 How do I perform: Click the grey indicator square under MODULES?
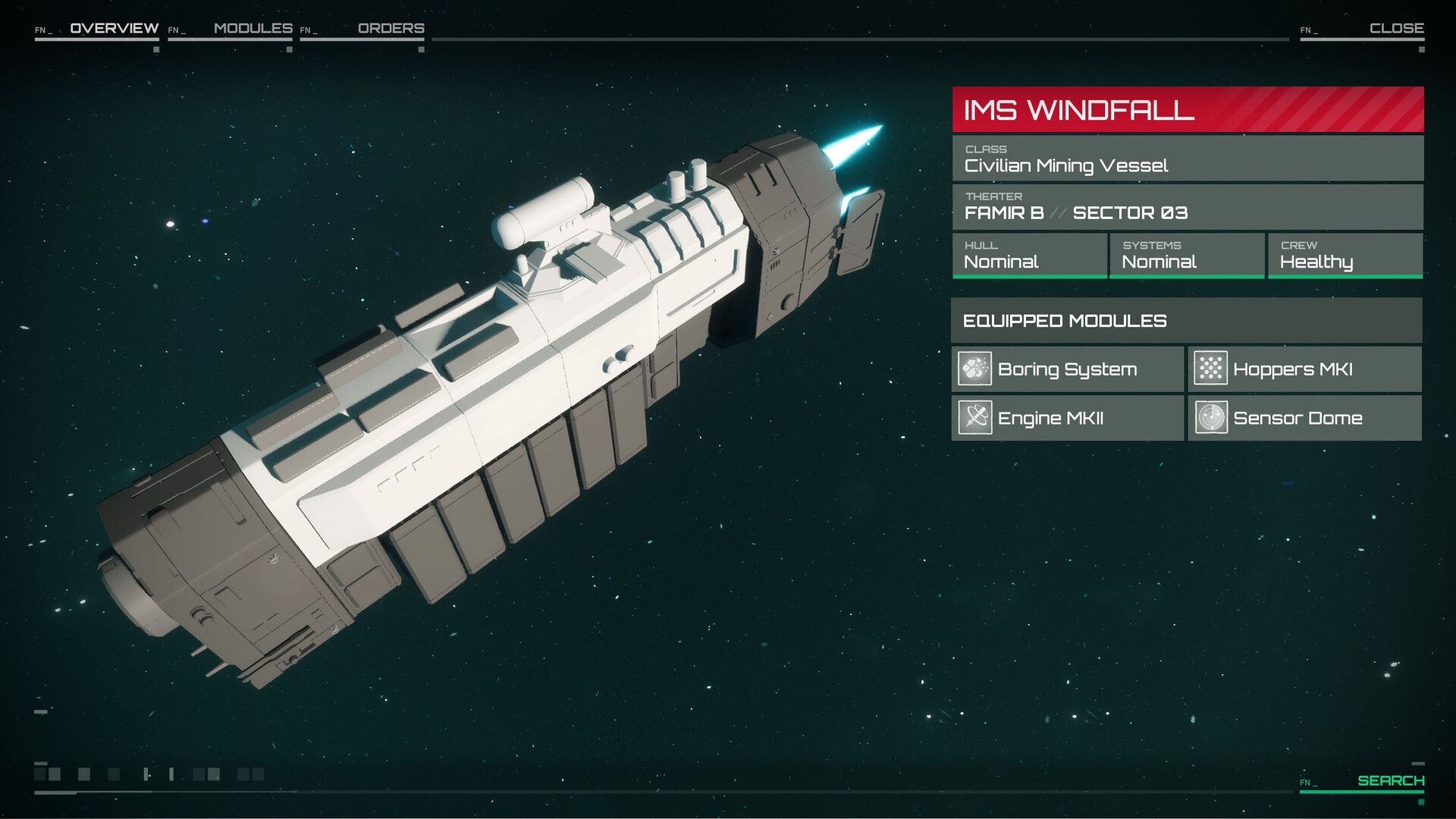290,49
